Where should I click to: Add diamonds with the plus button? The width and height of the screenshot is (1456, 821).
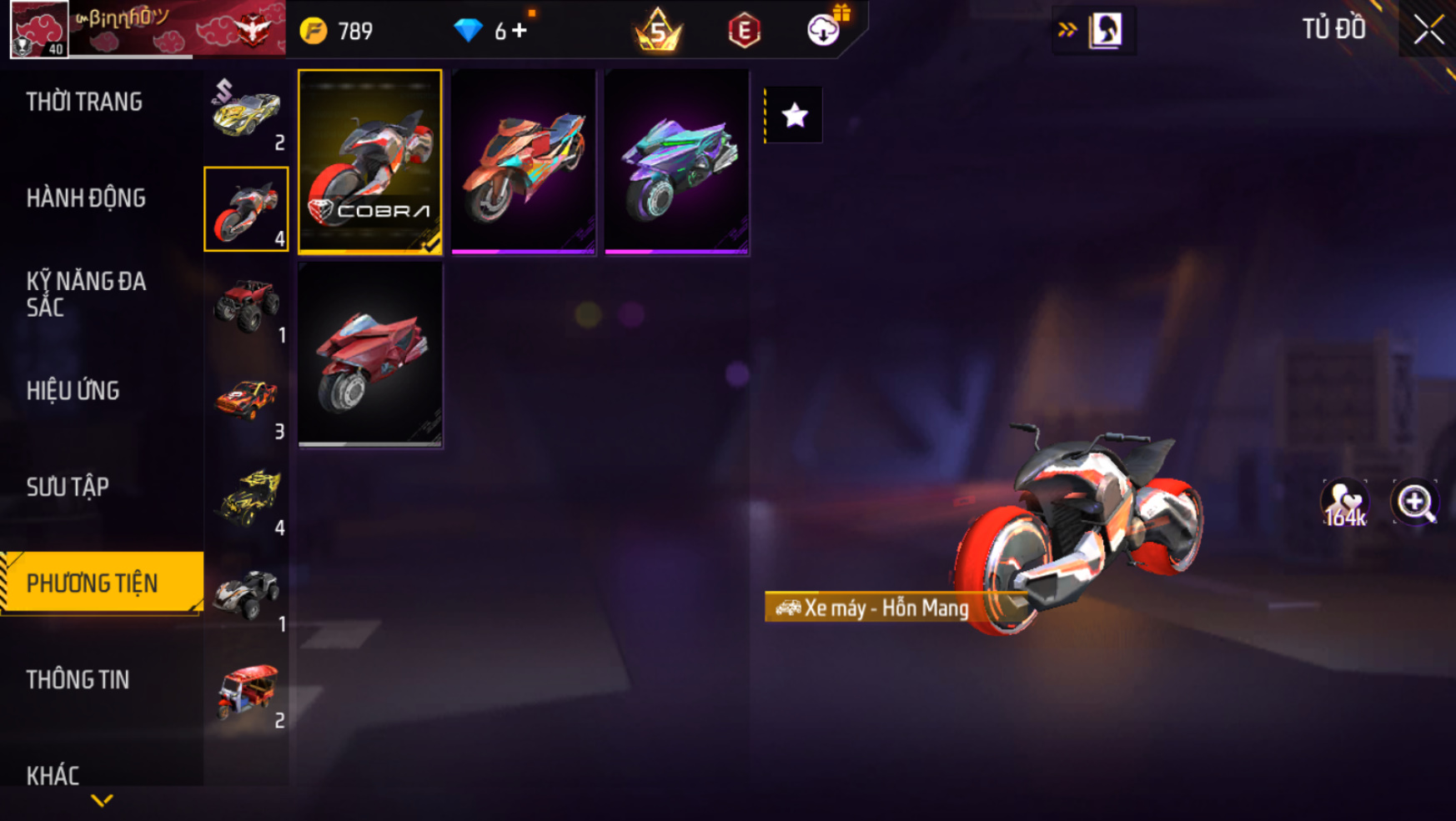[x=520, y=31]
